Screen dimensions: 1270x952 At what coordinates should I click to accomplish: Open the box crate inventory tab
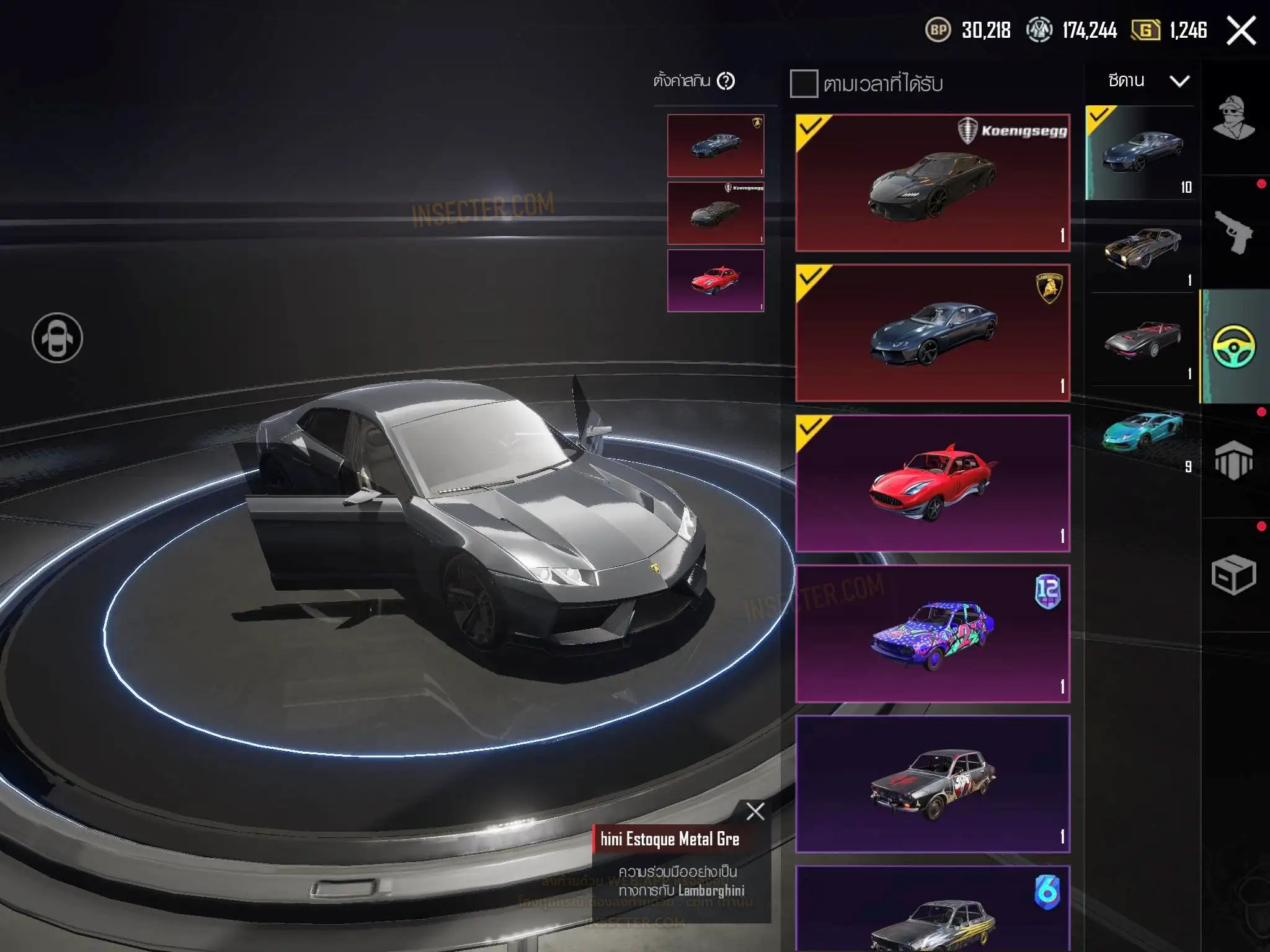pyautogui.click(x=1233, y=575)
